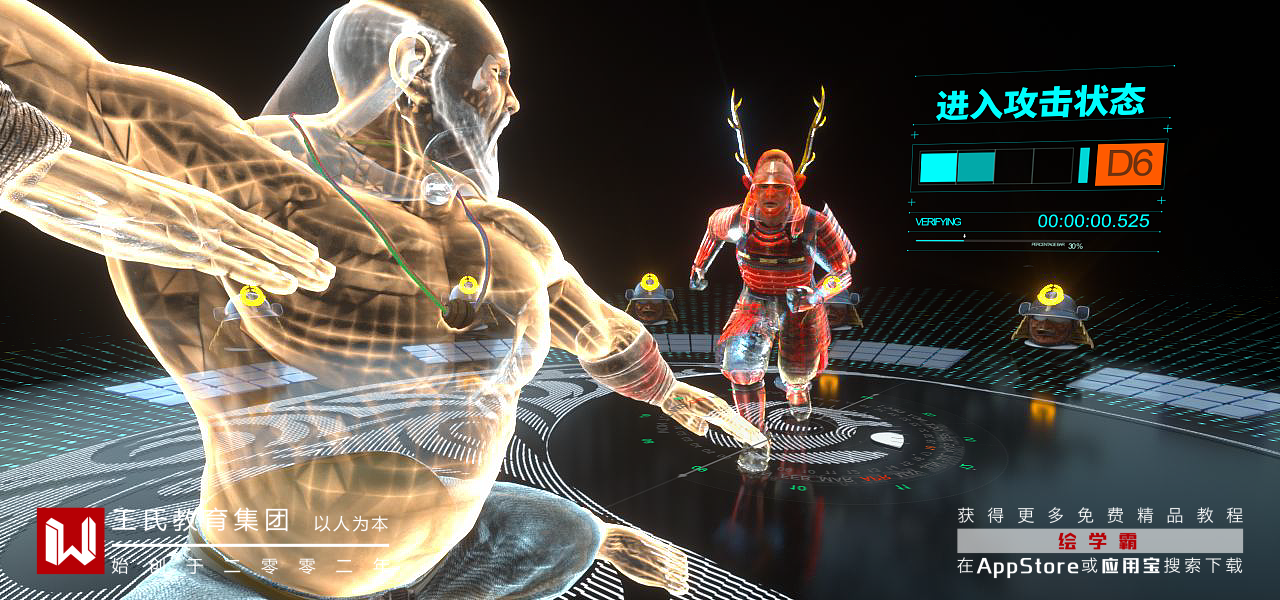Click the orange D6 badge
Viewport: 1280px width, 600px height.
coord(1130,164)
